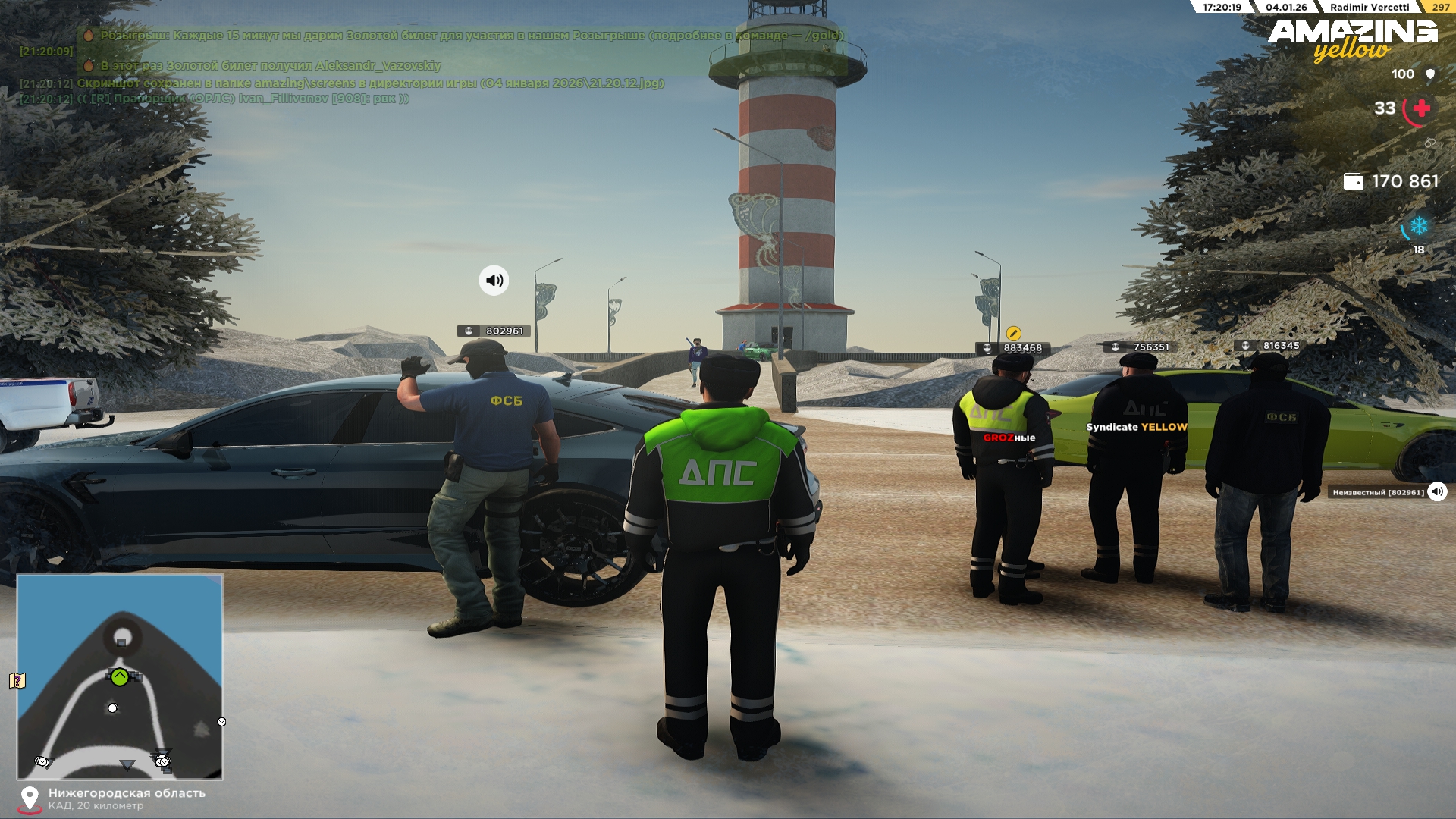Toggle the voice speaker next to Неизвестный [802961]

tap(1437, 492)
